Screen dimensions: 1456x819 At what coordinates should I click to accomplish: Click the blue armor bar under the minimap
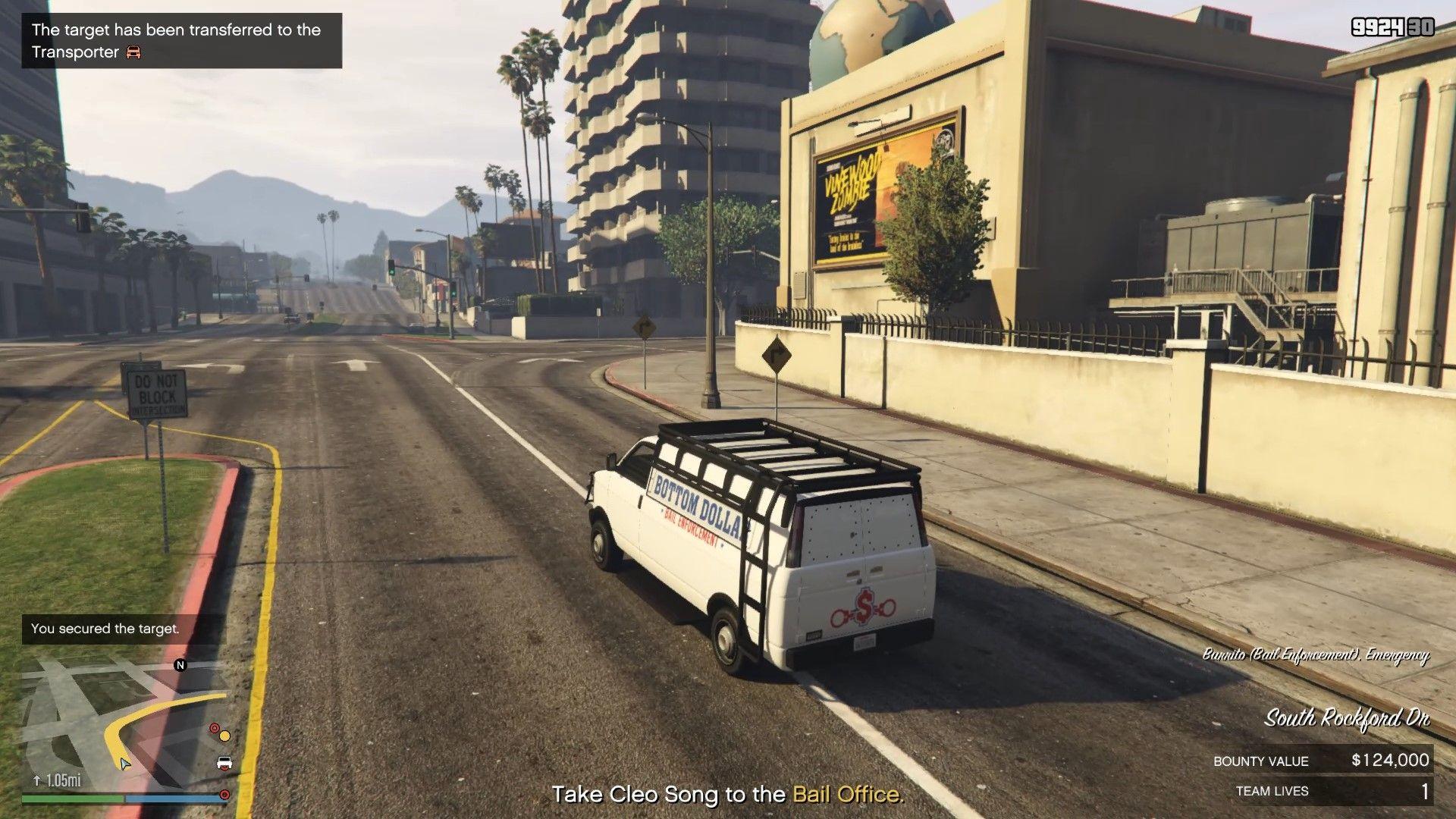[x=174, y=798]
